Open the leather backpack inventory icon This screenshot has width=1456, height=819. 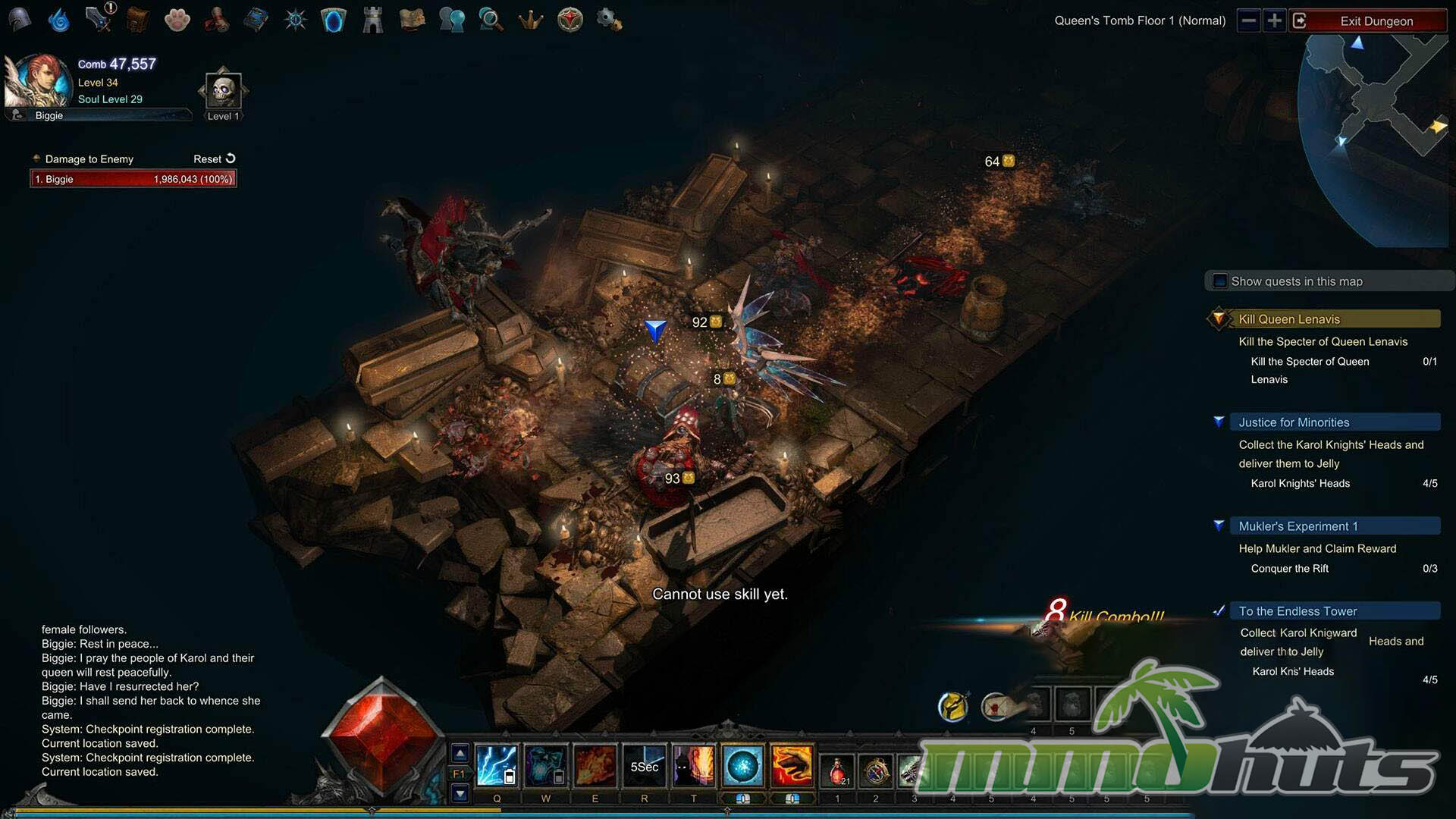point(137,20)
